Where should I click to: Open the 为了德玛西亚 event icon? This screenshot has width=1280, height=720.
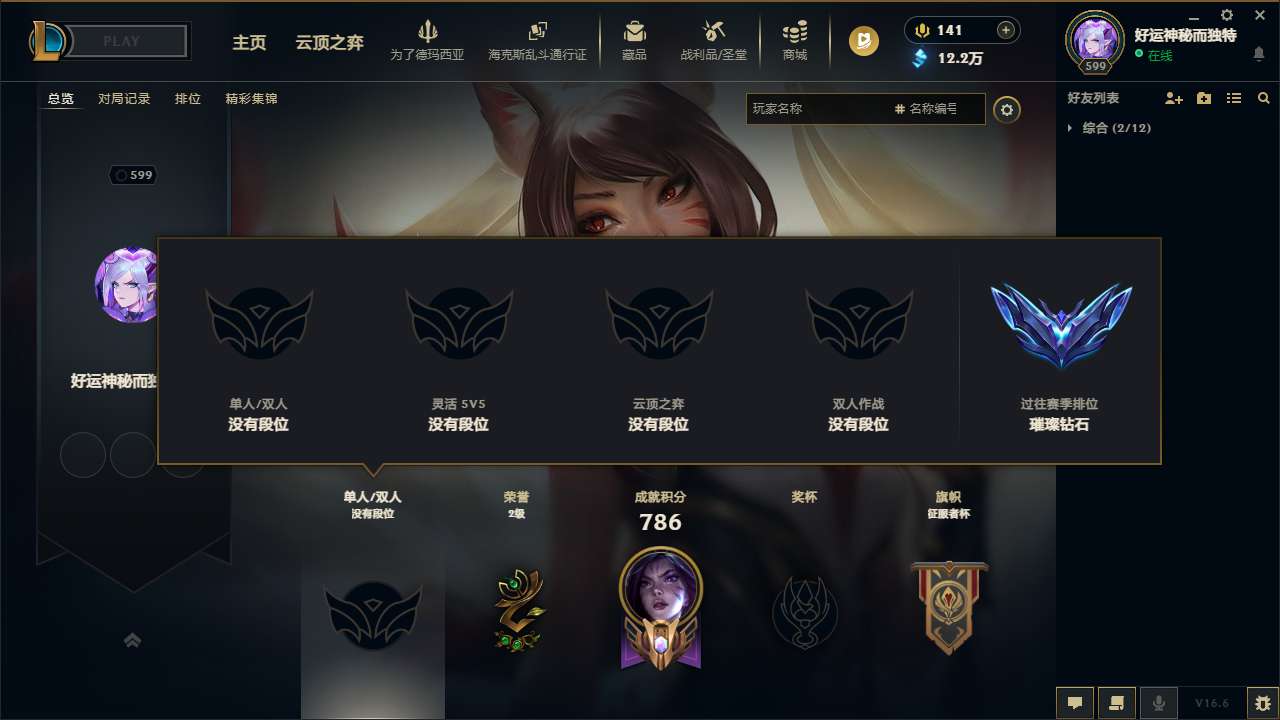(x=428, y=33)
